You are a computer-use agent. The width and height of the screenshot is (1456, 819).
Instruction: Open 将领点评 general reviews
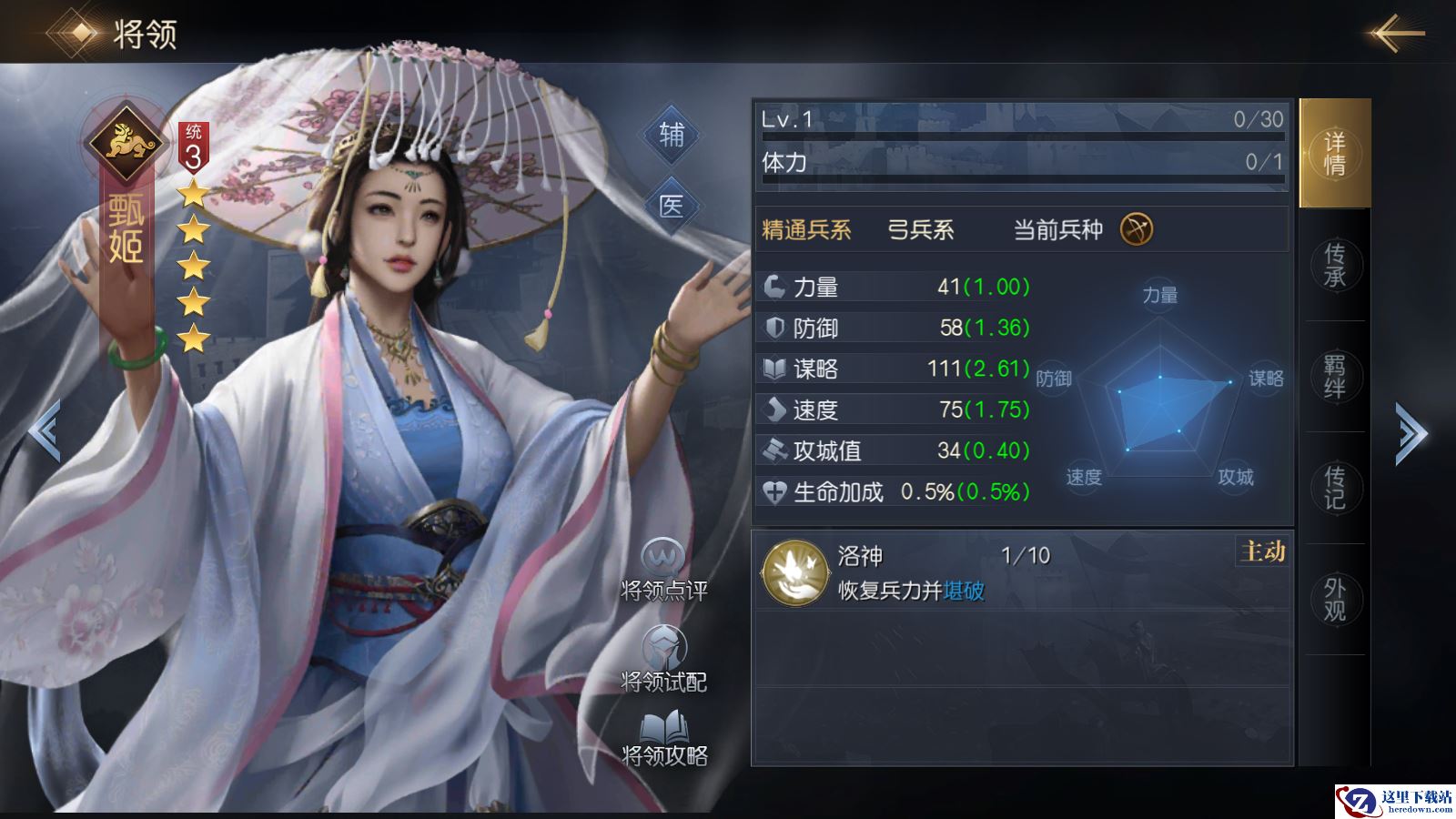pos(663,570)
